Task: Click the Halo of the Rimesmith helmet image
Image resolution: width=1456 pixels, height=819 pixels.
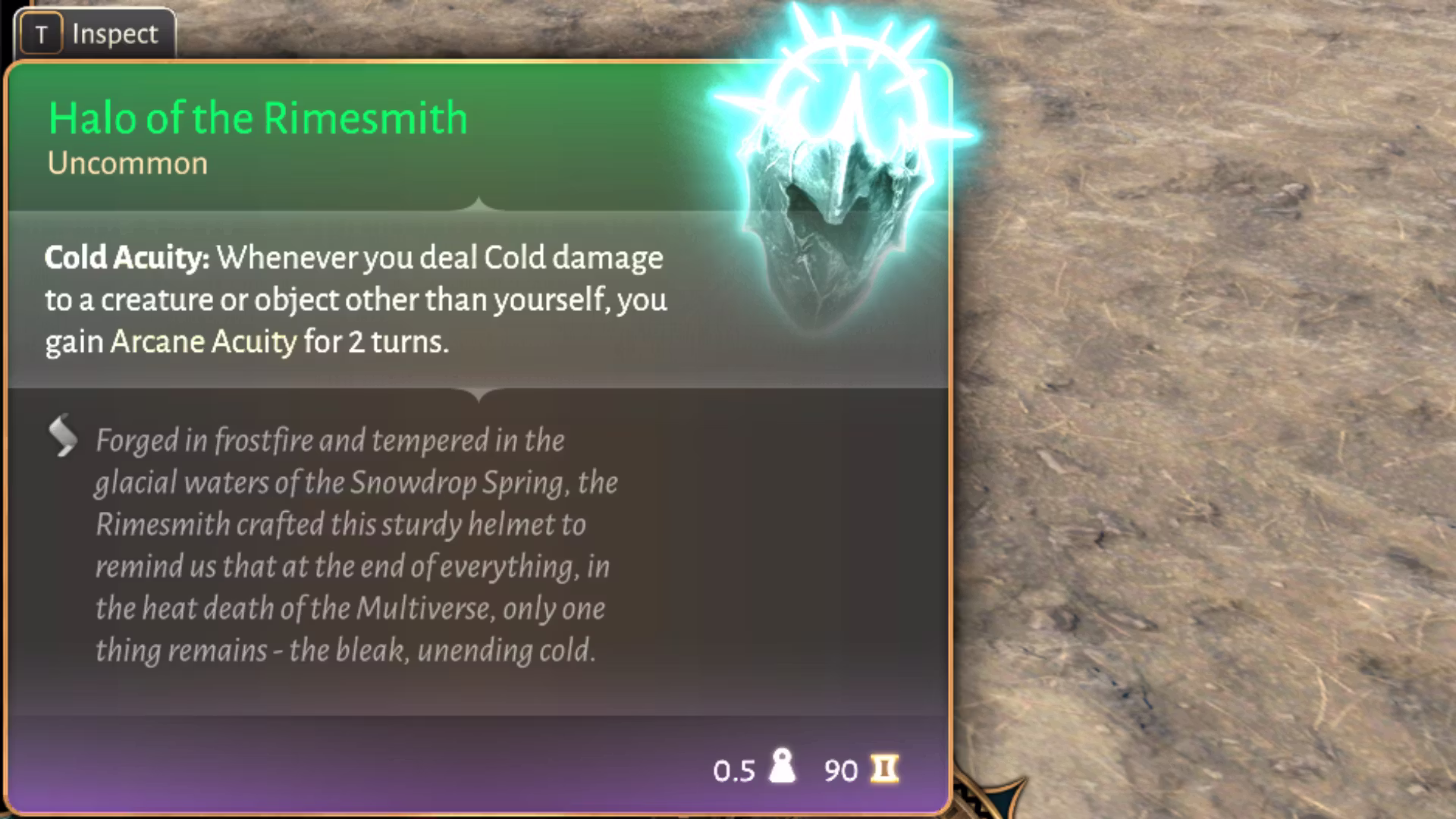Action: pos(836,197)
